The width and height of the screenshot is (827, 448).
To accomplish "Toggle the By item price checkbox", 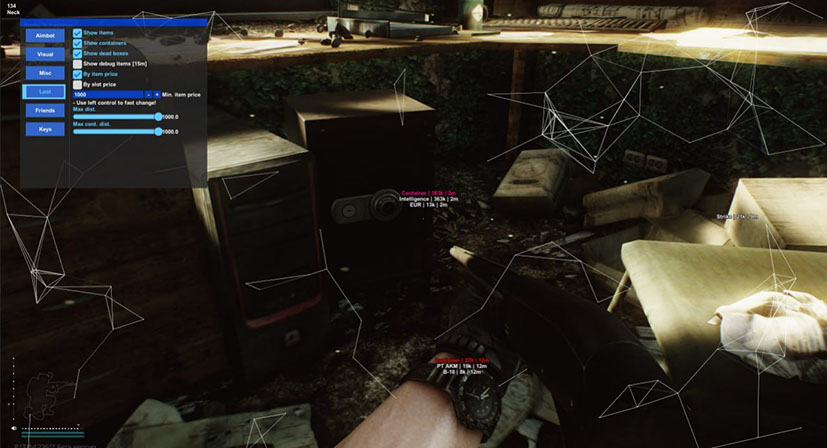I will [x=78, y=74].
